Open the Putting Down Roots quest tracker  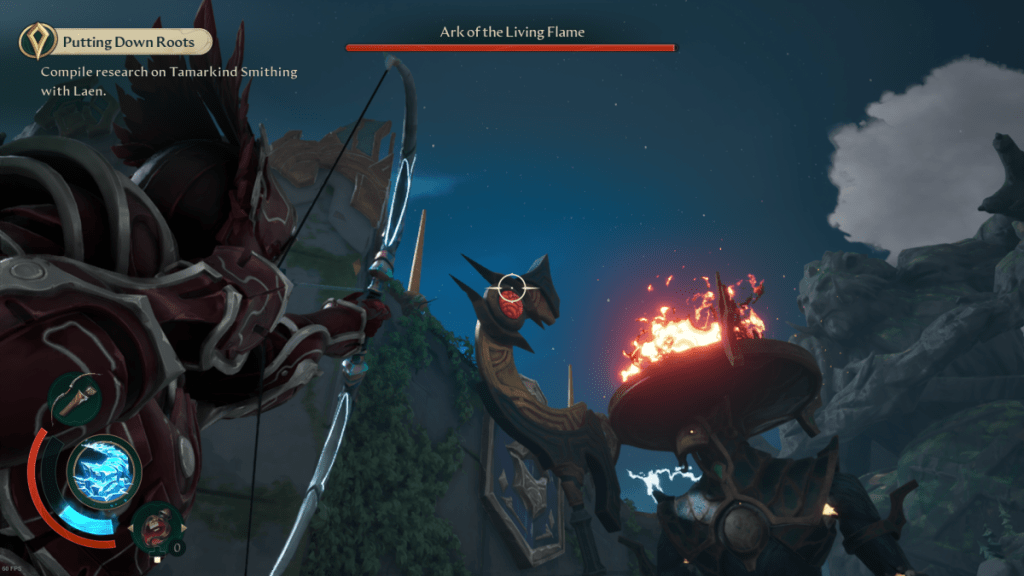pos(127,42)
